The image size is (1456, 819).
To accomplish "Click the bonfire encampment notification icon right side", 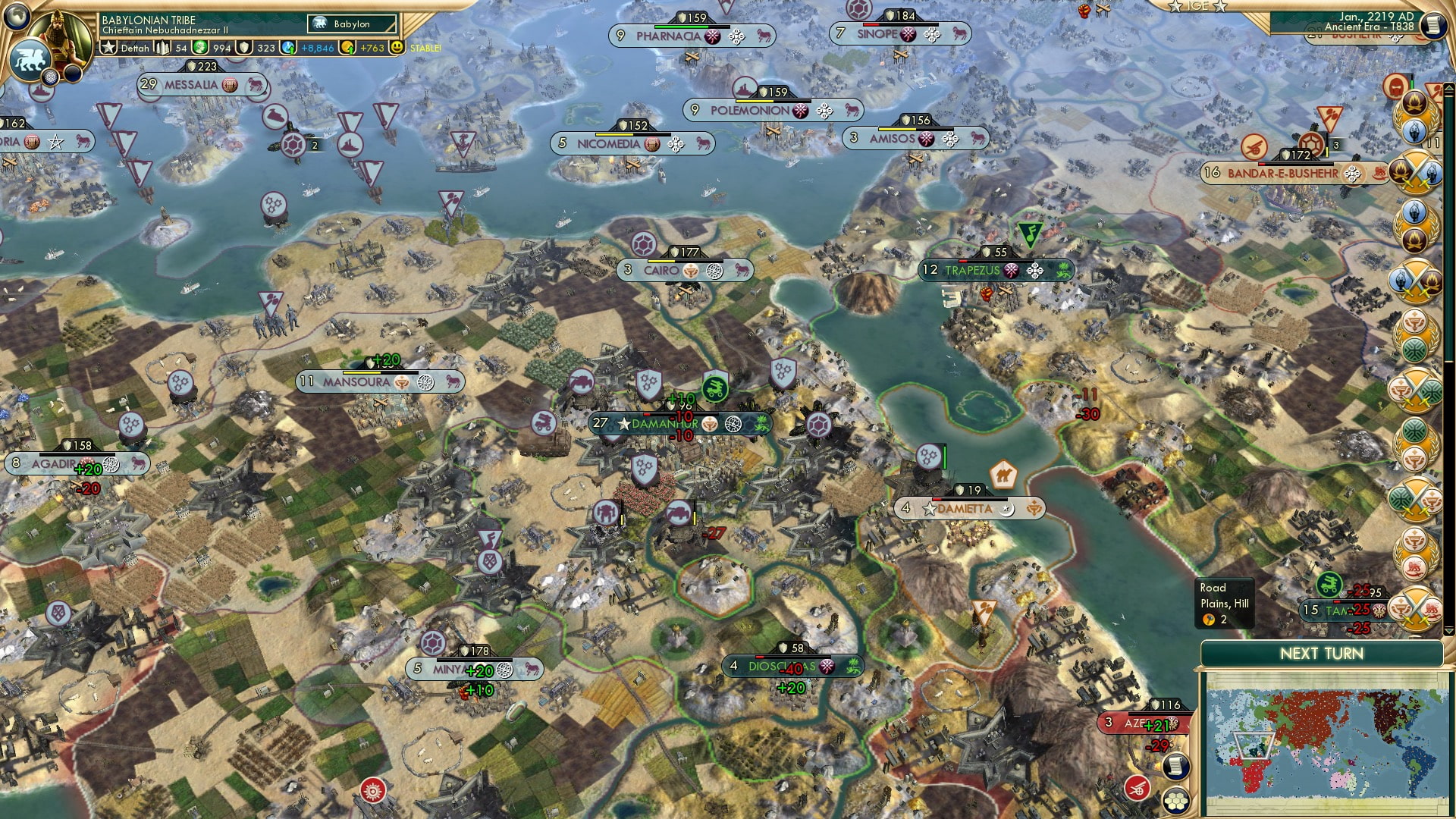I will click(x=1414, y=101).
